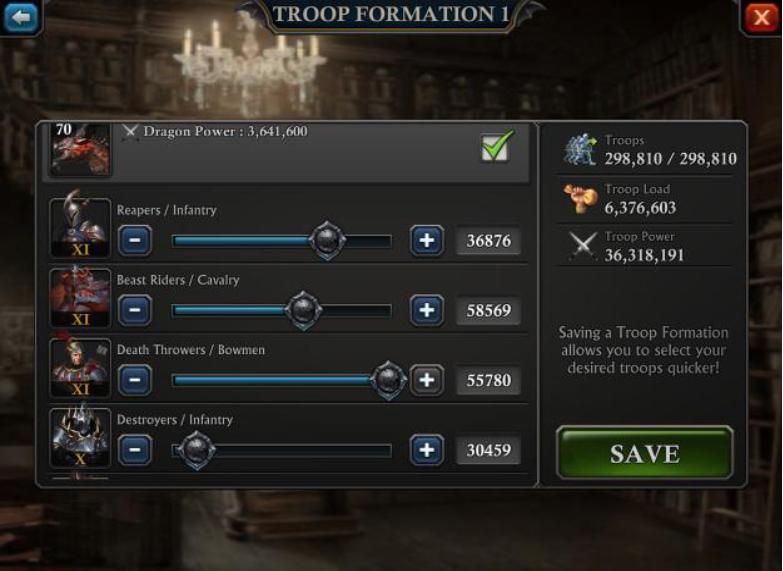Save the troop formation
This screenshot has height=571, width=783.
pyautogui.click(x=644, y=453)
